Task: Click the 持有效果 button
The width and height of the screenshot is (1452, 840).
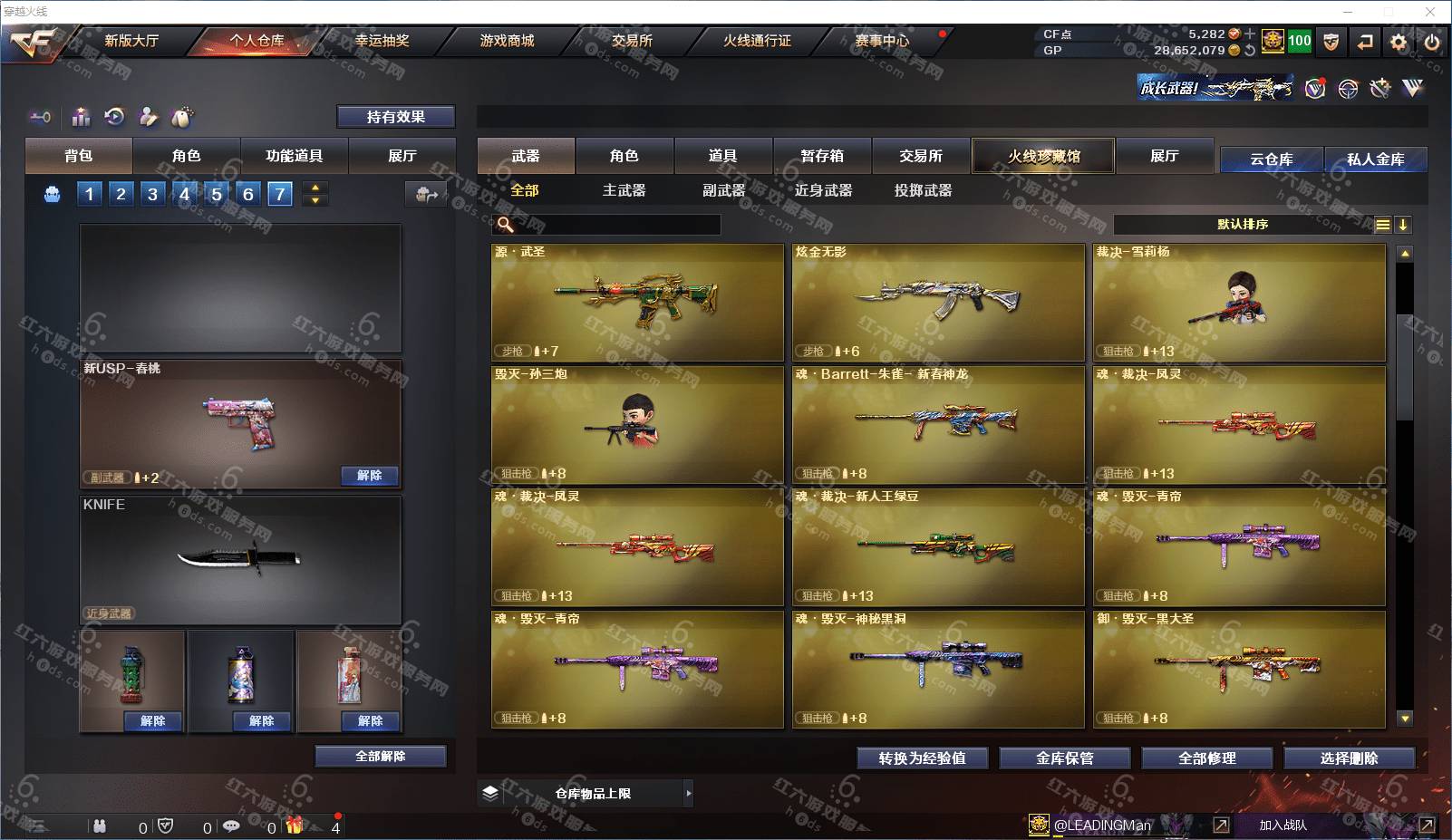Action: click(x=395, y=117)
